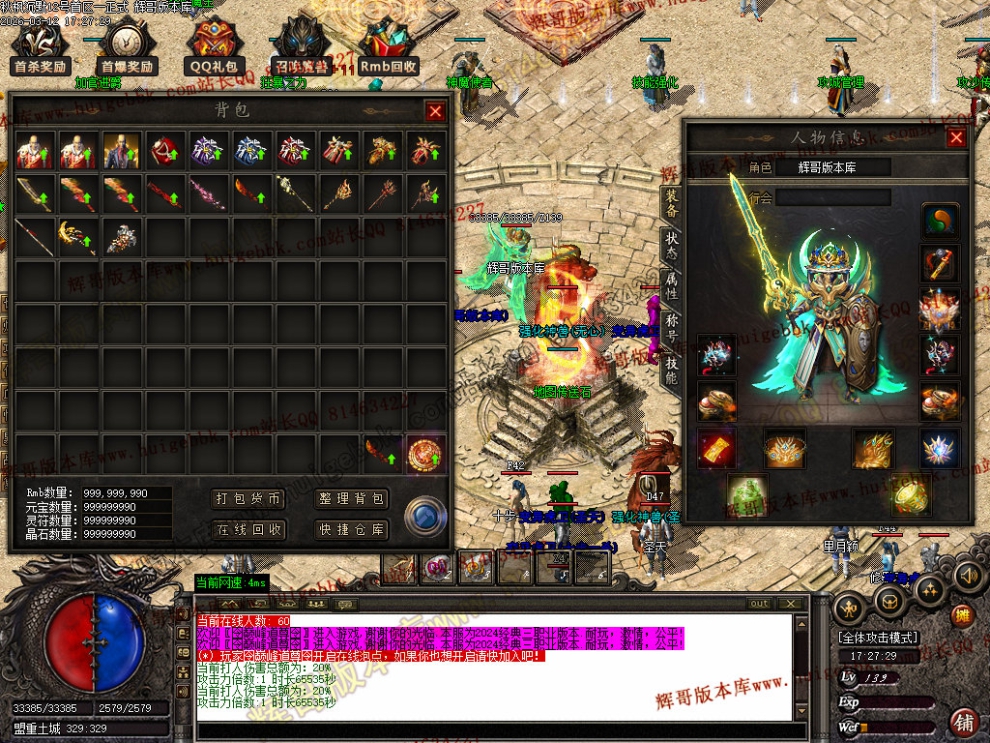
Task: Open 在线回收 online recycling
Action: click(250, 529)
